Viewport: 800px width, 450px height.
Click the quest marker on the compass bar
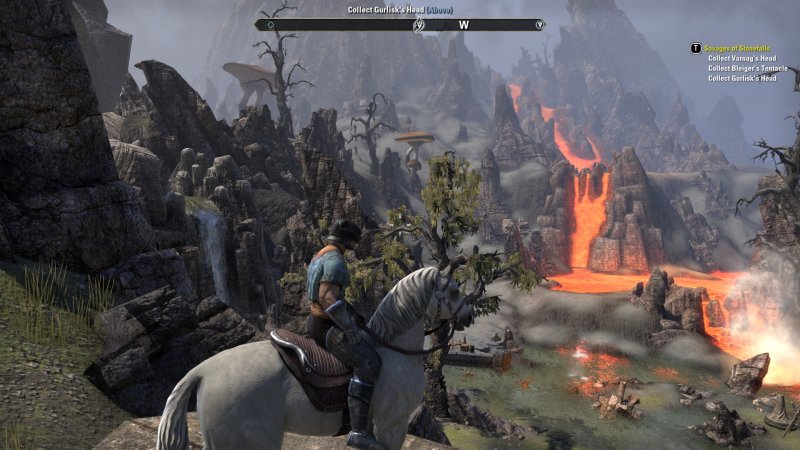coord(418,24)
